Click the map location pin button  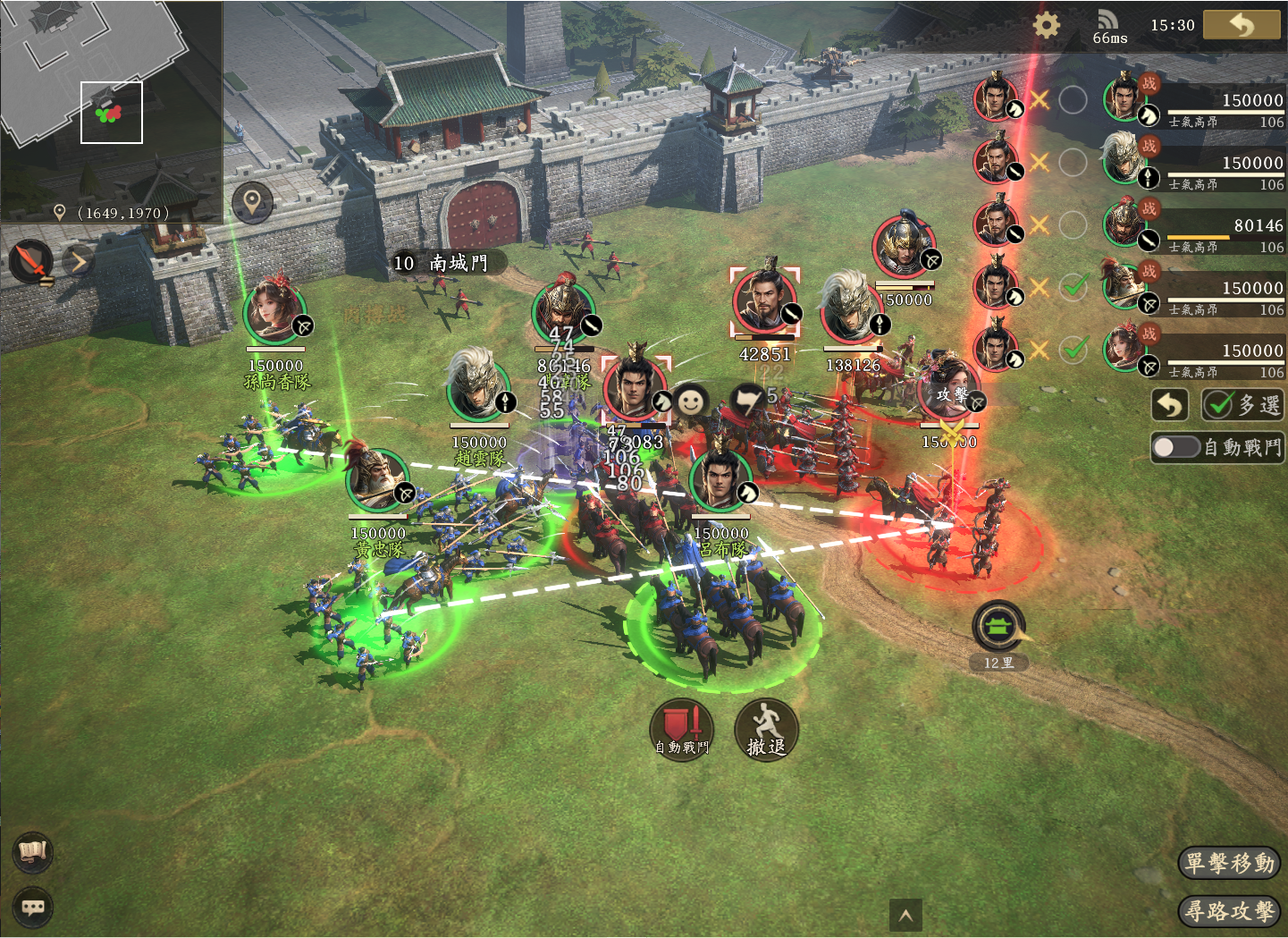(x=252, y=202)
